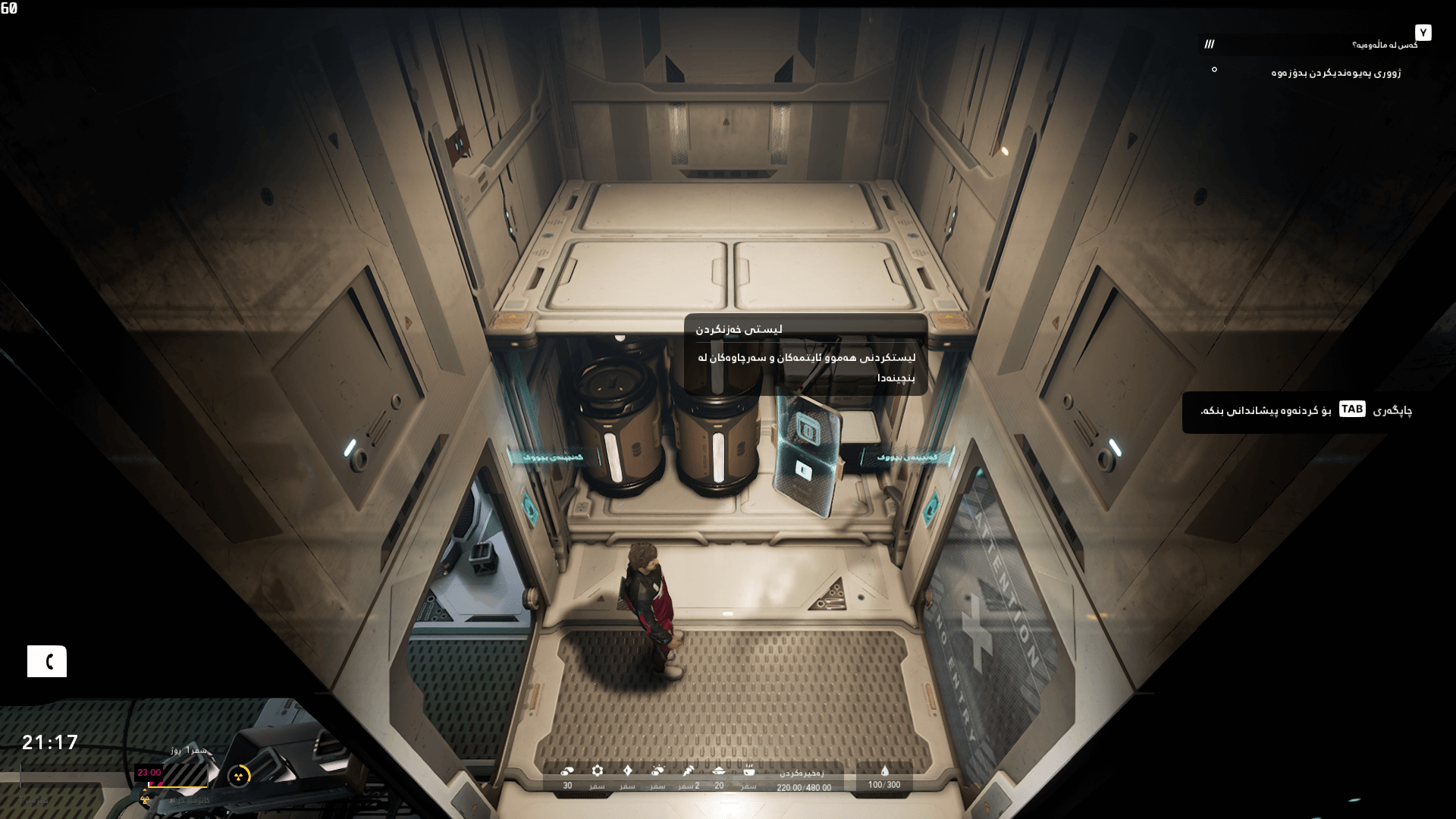Select the crystal shard resource icon
This screenshot has width=1456, height=819.
pos(628,771)
